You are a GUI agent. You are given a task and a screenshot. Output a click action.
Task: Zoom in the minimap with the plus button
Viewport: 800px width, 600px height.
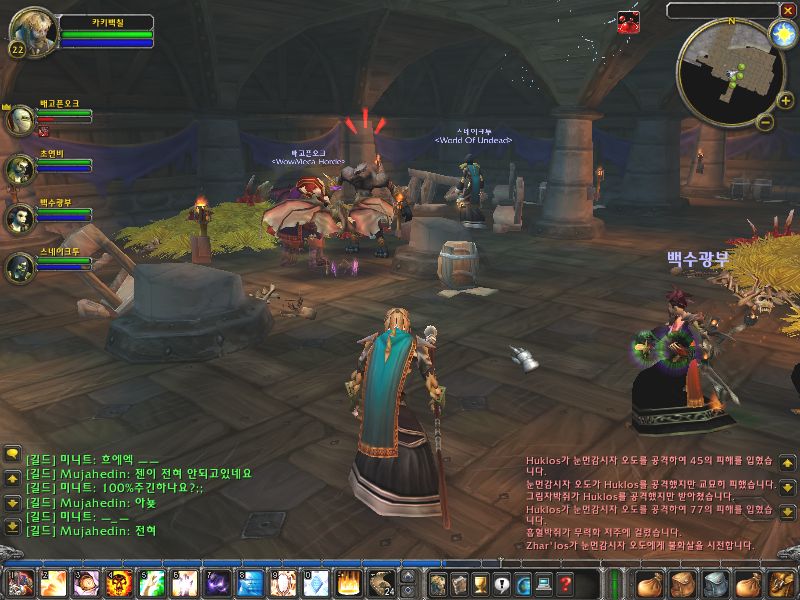click(x=785, y=101)
